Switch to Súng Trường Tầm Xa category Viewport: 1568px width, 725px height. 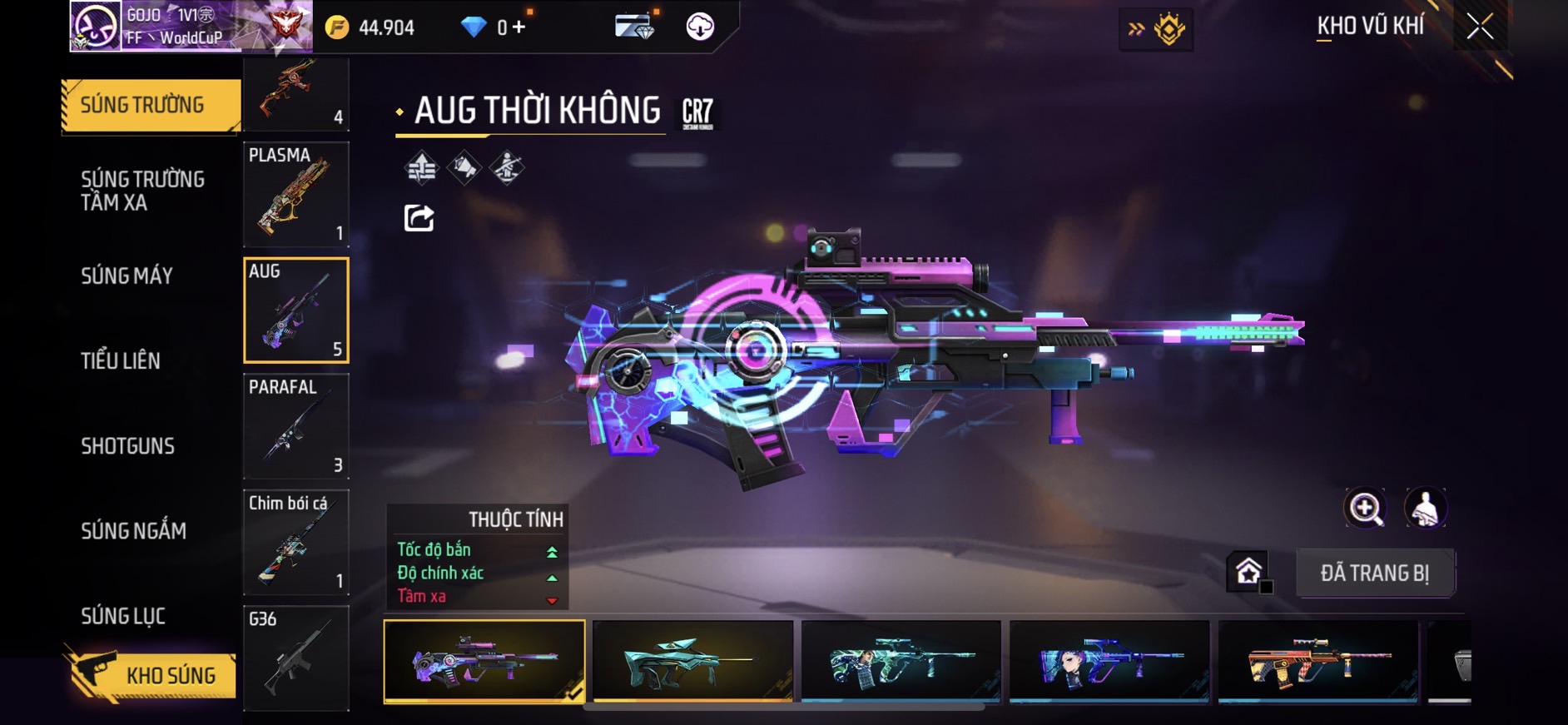coord(142,191)
